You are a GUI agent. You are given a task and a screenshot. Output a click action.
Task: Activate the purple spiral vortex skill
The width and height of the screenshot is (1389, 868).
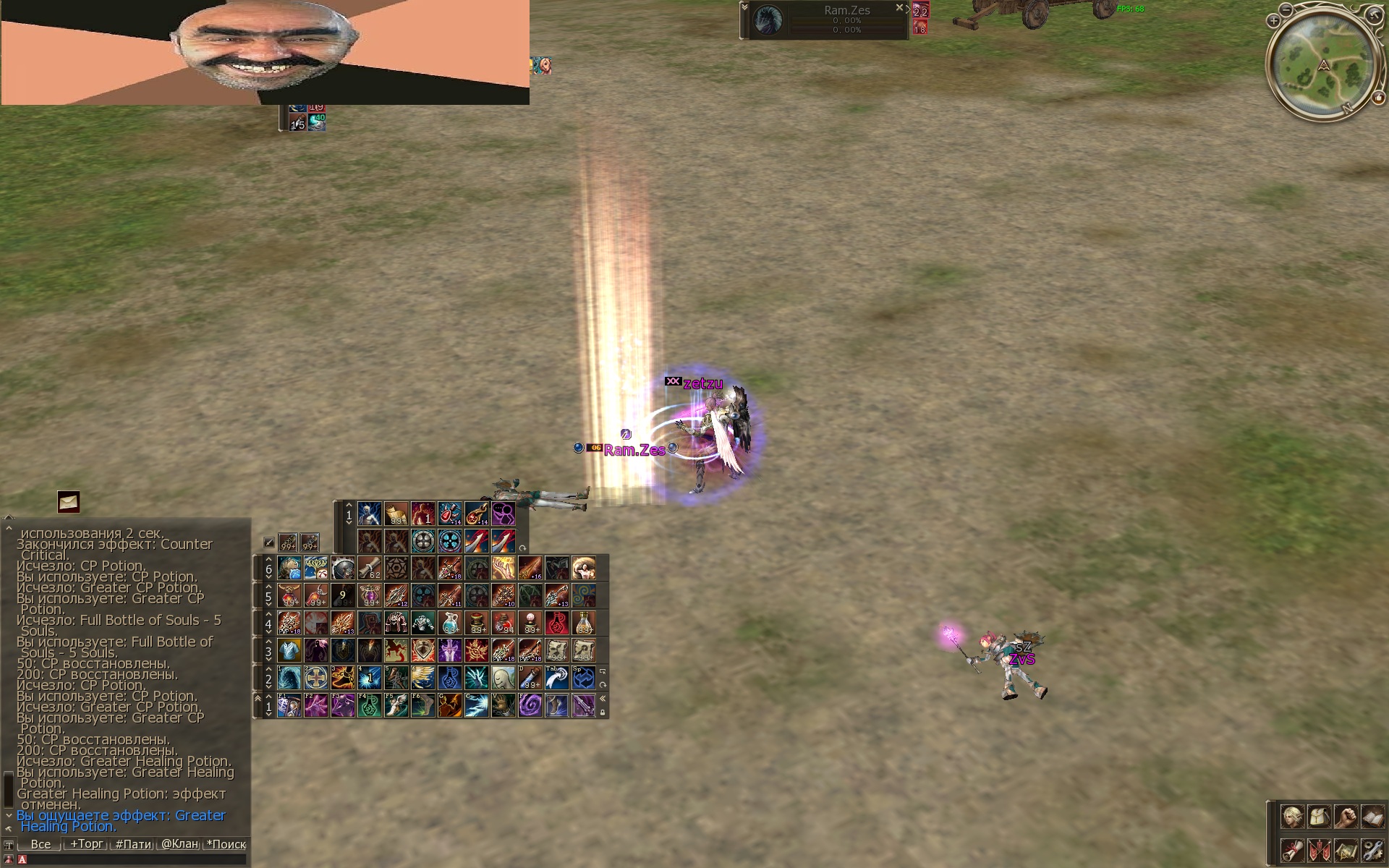(x=530, y=705)
